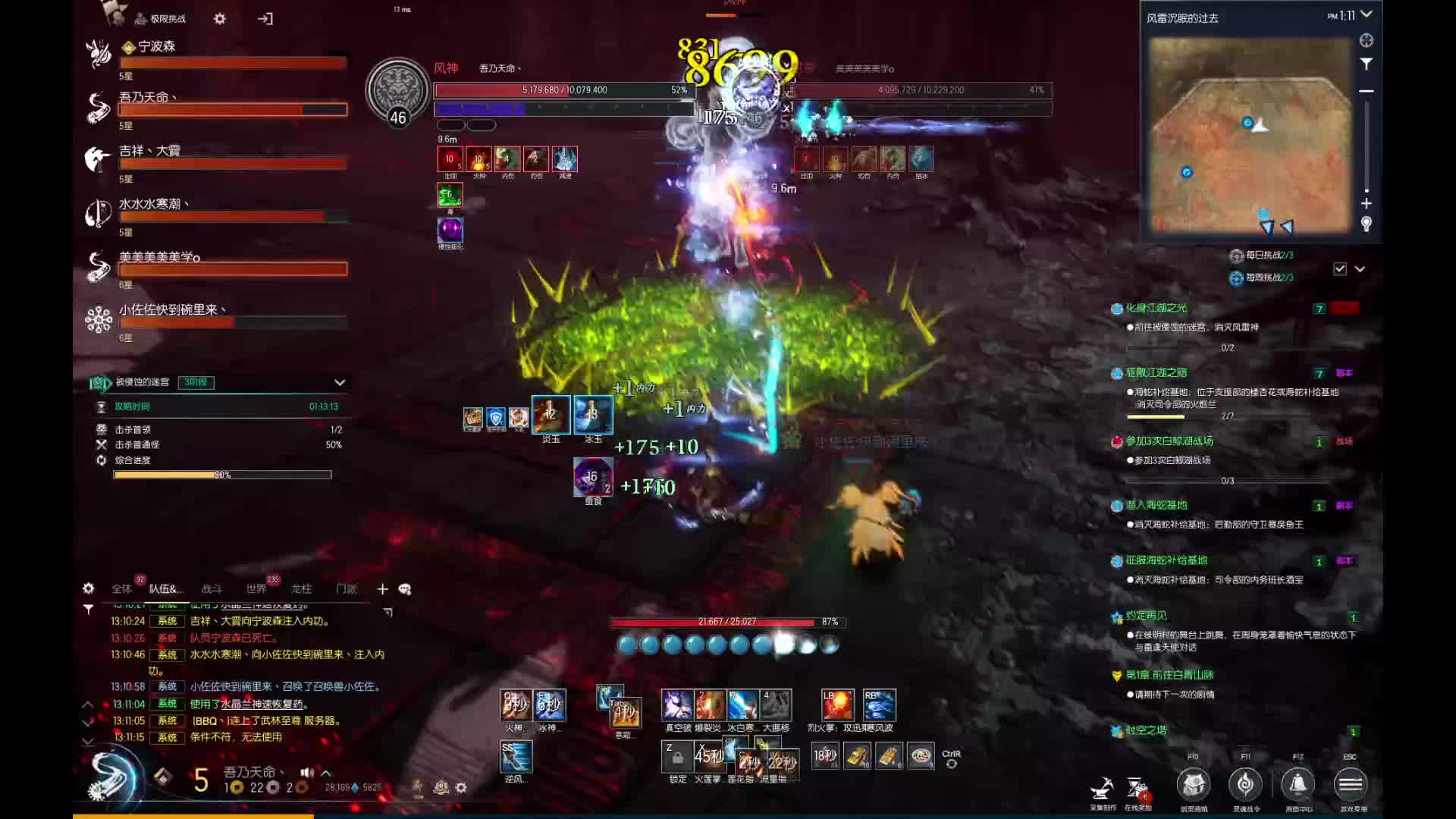Collapse the 被侵蚀的迷宫 dungeon progress panel

pyautogui.click(x=340, y=382)
